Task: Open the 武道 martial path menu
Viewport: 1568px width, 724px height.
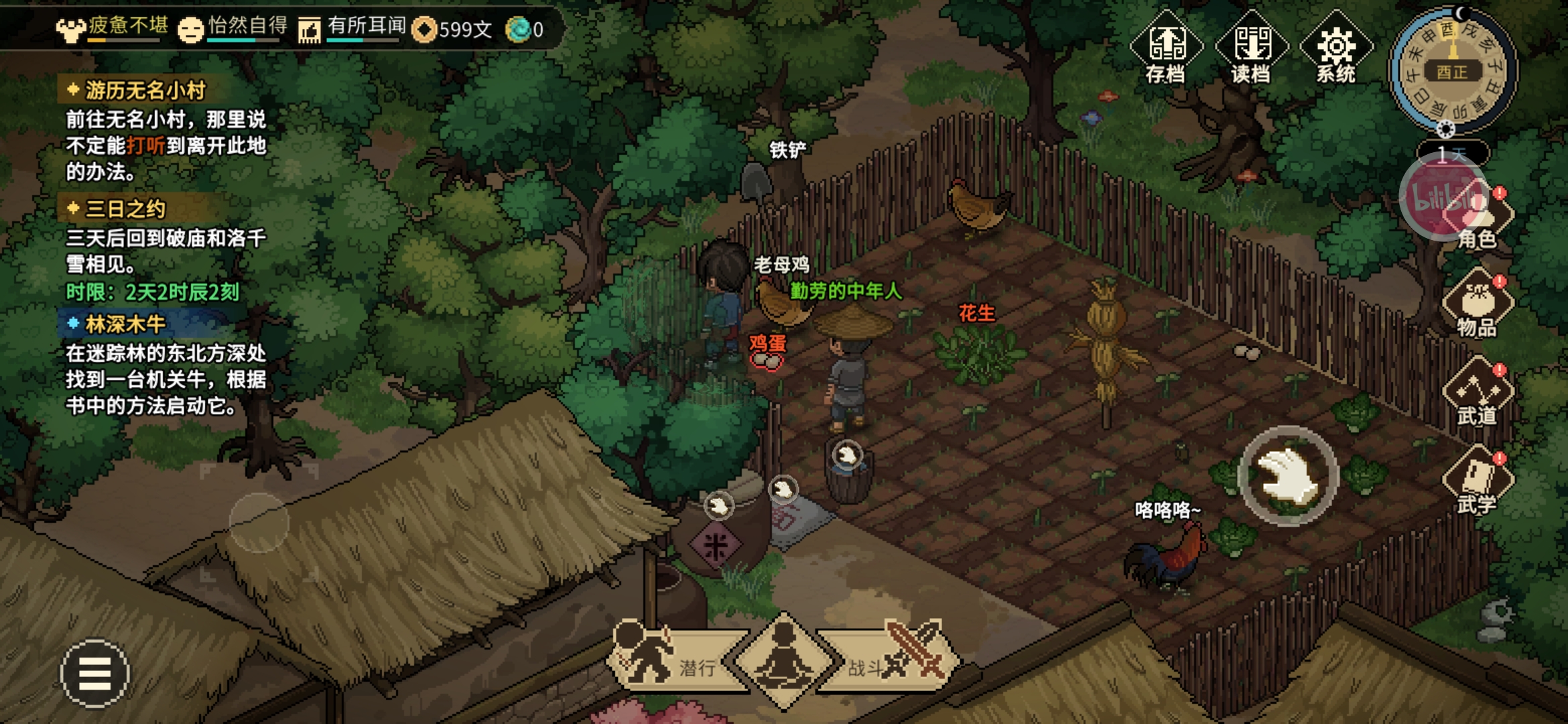Action: (x=1477, y=392)
